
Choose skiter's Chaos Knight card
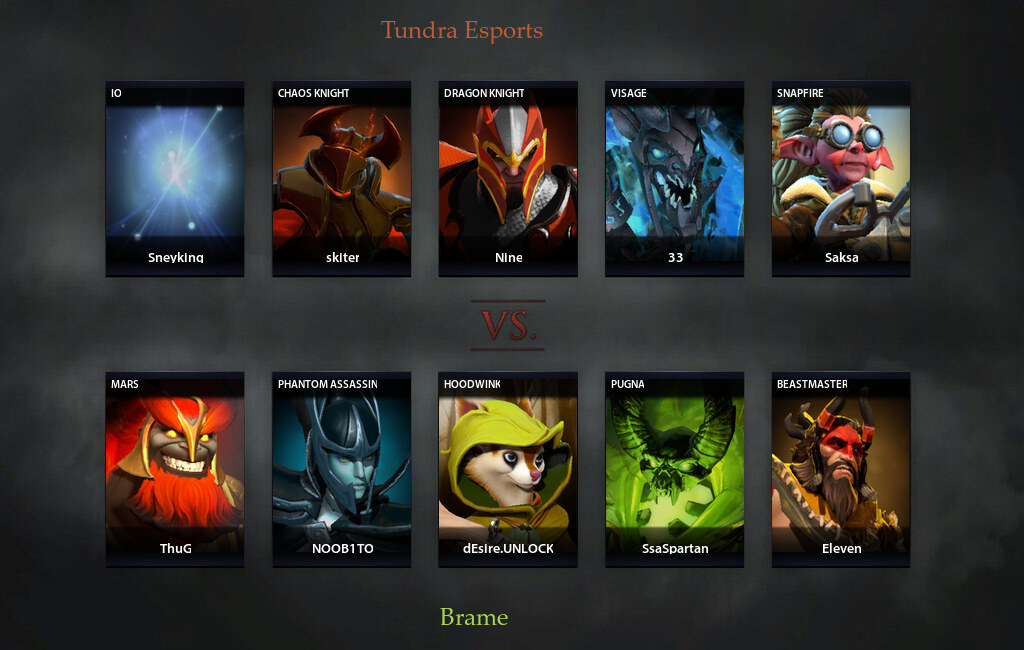[x=342, y=178]
